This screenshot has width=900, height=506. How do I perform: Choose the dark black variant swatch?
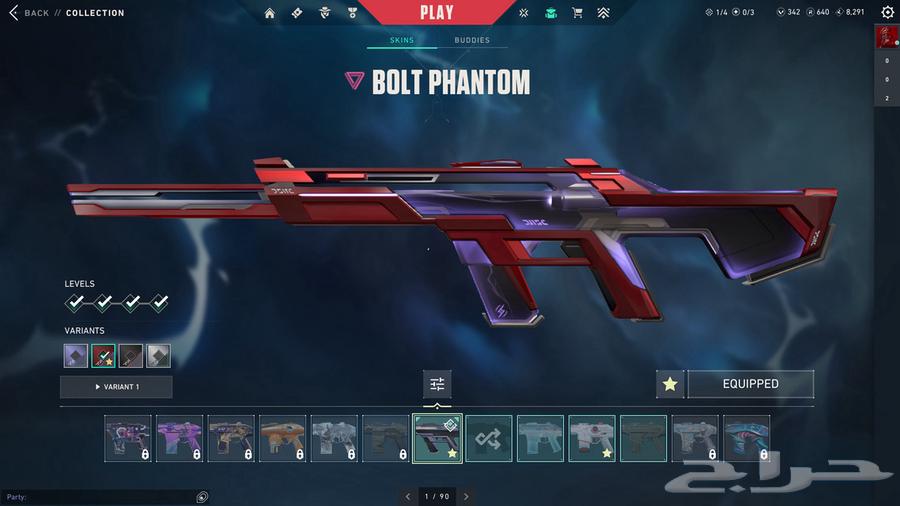click(x=131, y=355)
